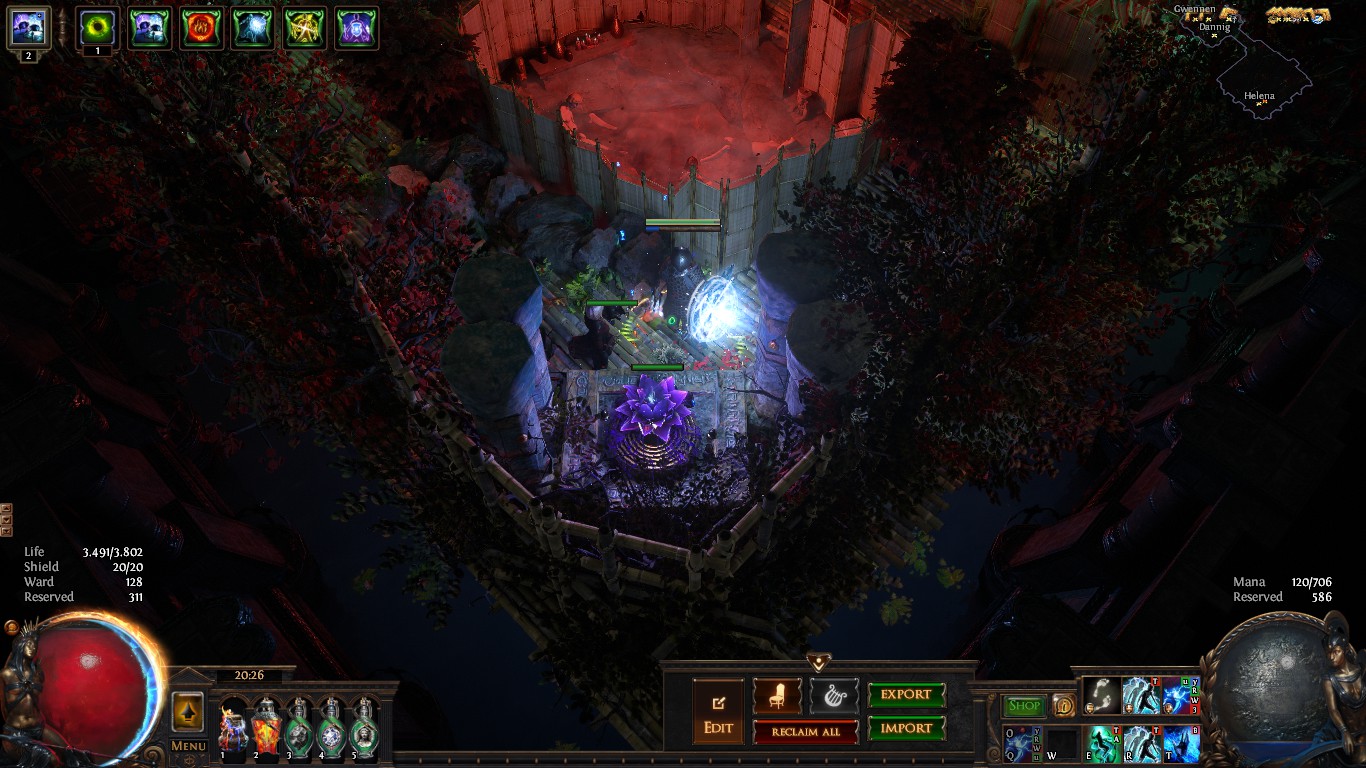Viewport: 1366px width, 768px height.
Task: Use the flask in slot 1
Action: 233,728
